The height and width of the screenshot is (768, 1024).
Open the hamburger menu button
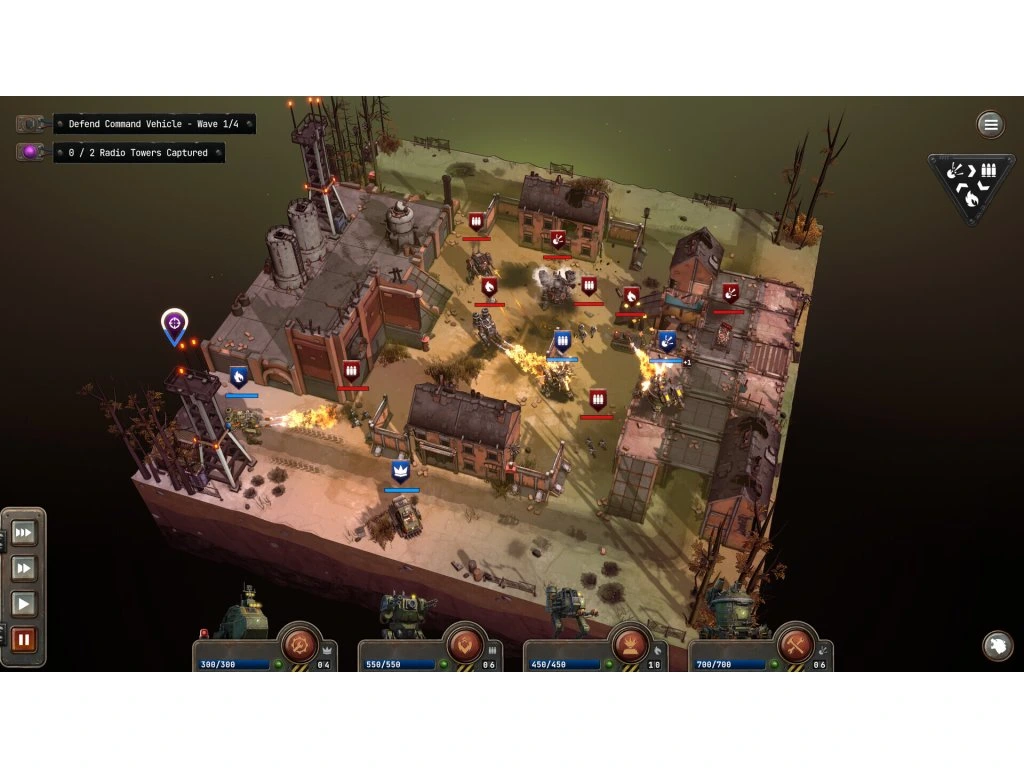click(x=990, y=124)
